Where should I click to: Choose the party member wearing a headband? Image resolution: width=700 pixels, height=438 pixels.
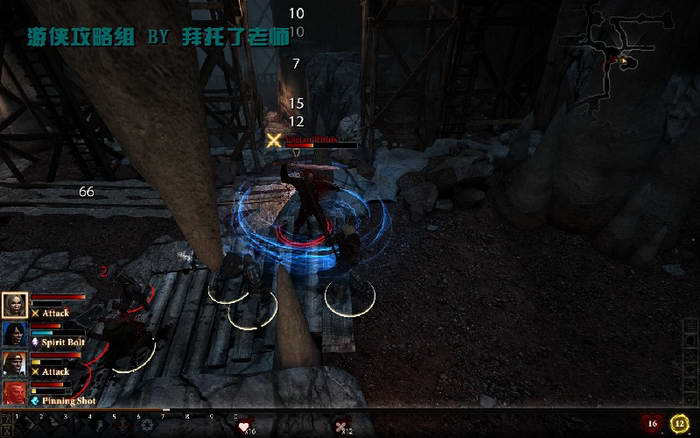tap(15, 363)
